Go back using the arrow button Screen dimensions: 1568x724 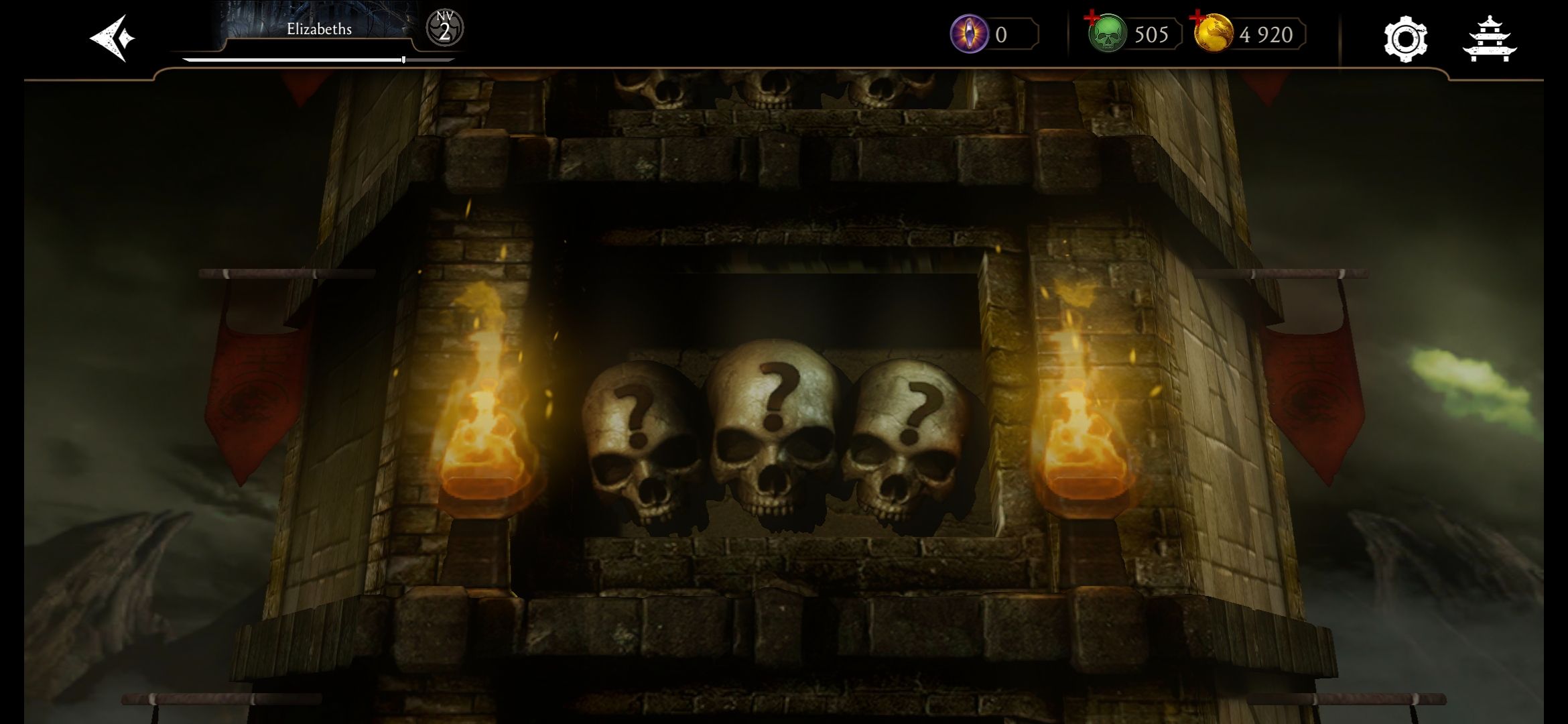click(113, 38)
